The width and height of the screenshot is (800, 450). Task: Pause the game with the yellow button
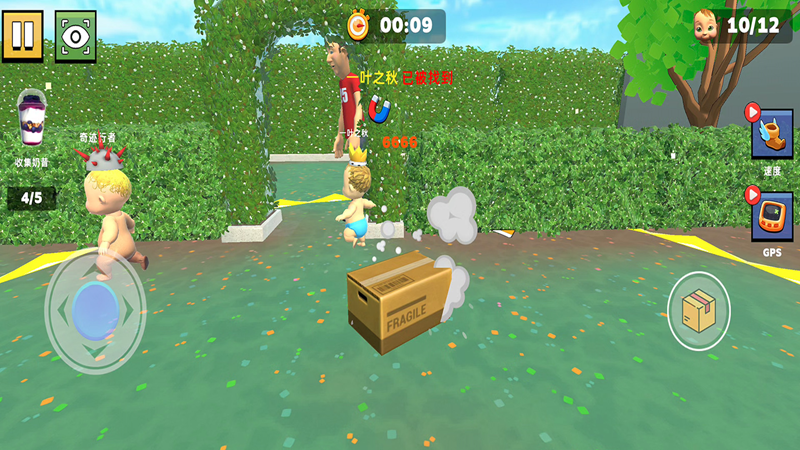(x=22, y=35)
